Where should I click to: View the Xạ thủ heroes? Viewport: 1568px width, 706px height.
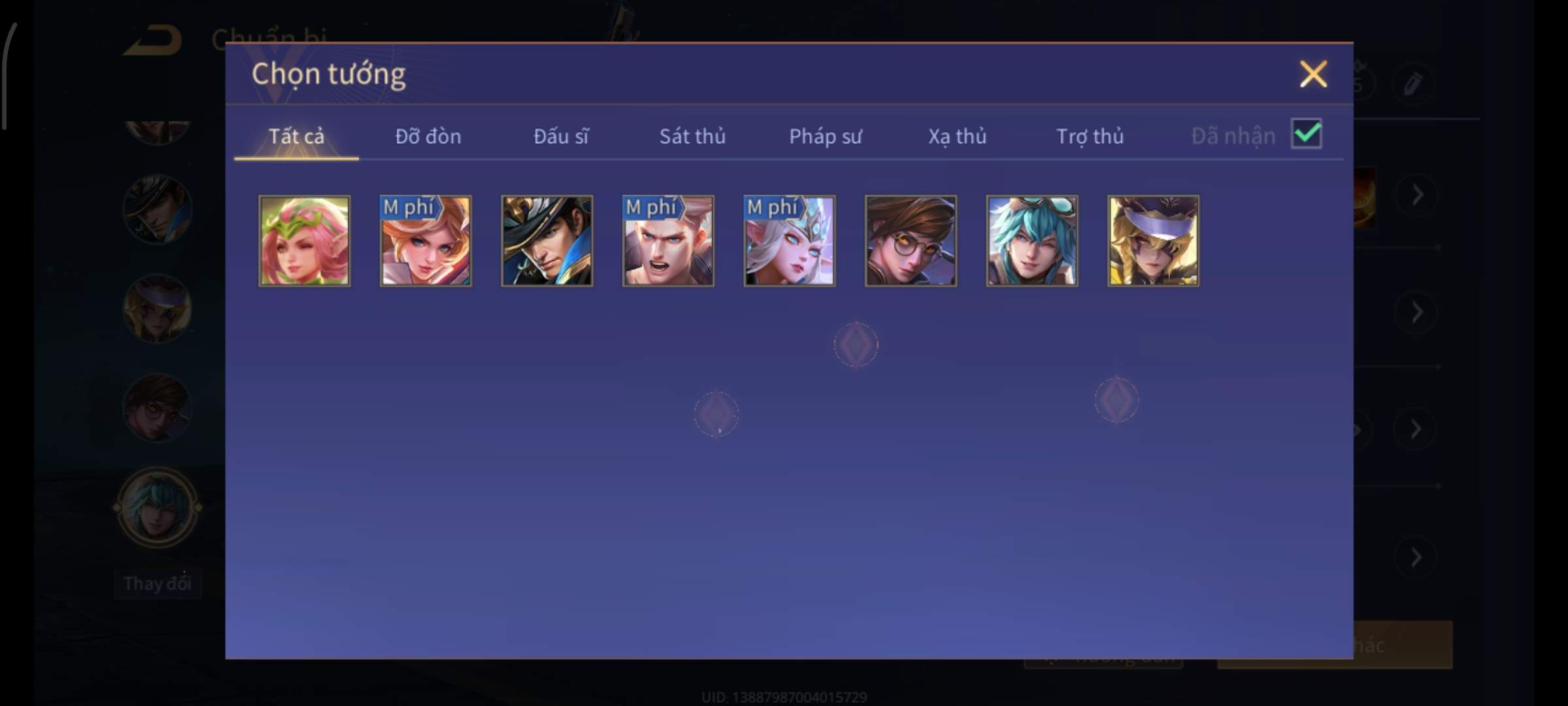pyautogui.click(x=957, y=136)
